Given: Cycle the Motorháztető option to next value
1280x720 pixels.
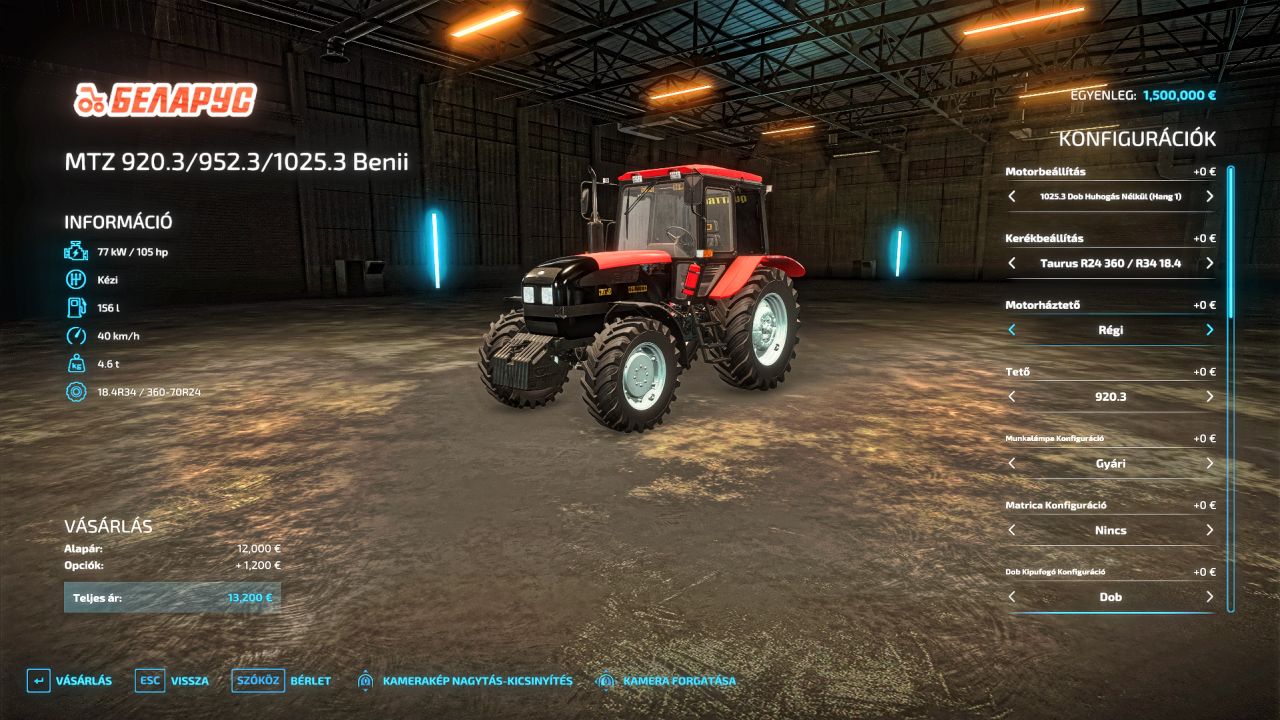Looking at the screenshot, I should pos(1209,330).
